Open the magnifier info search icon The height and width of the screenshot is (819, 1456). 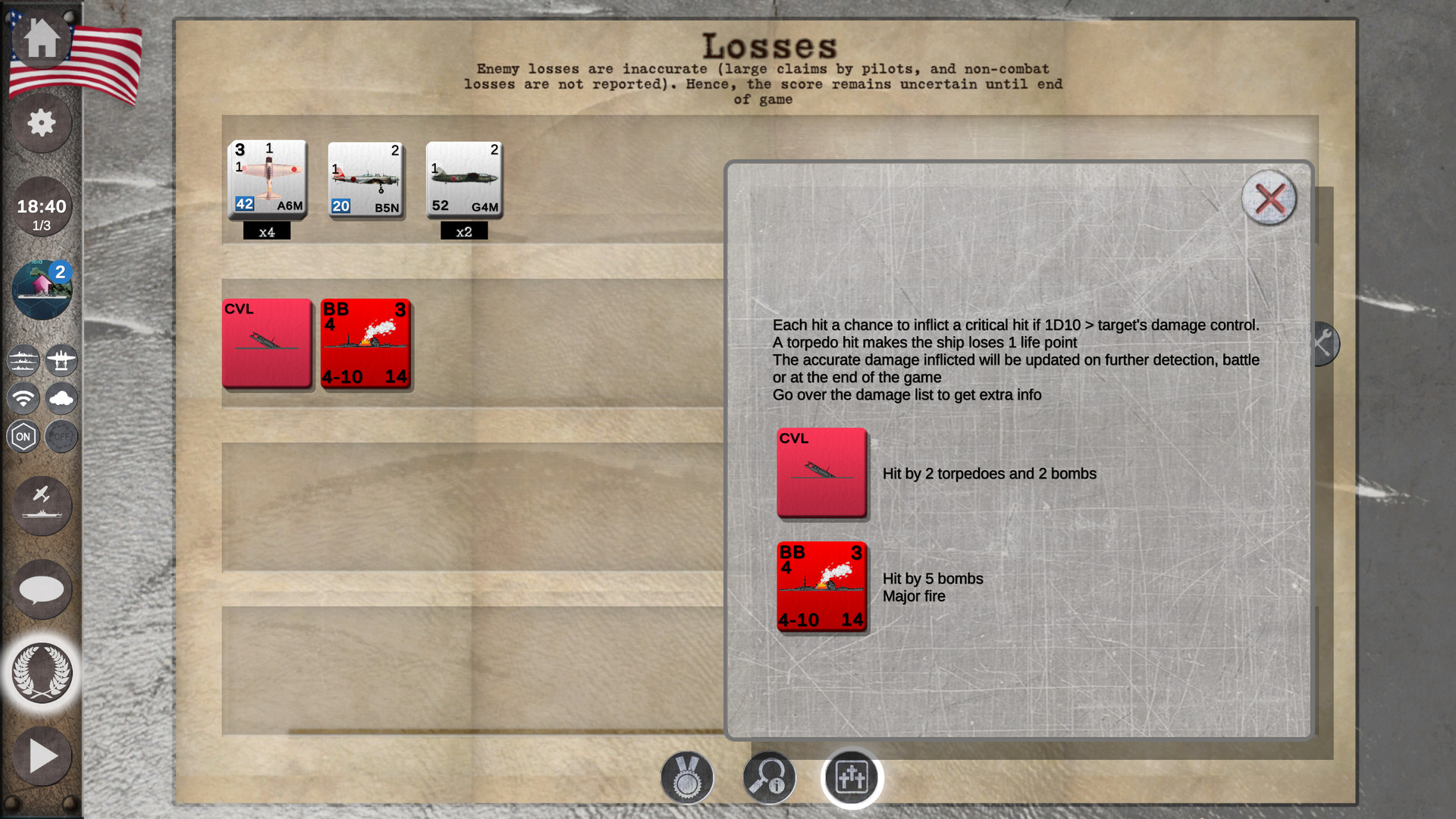[x=769, y=777]
